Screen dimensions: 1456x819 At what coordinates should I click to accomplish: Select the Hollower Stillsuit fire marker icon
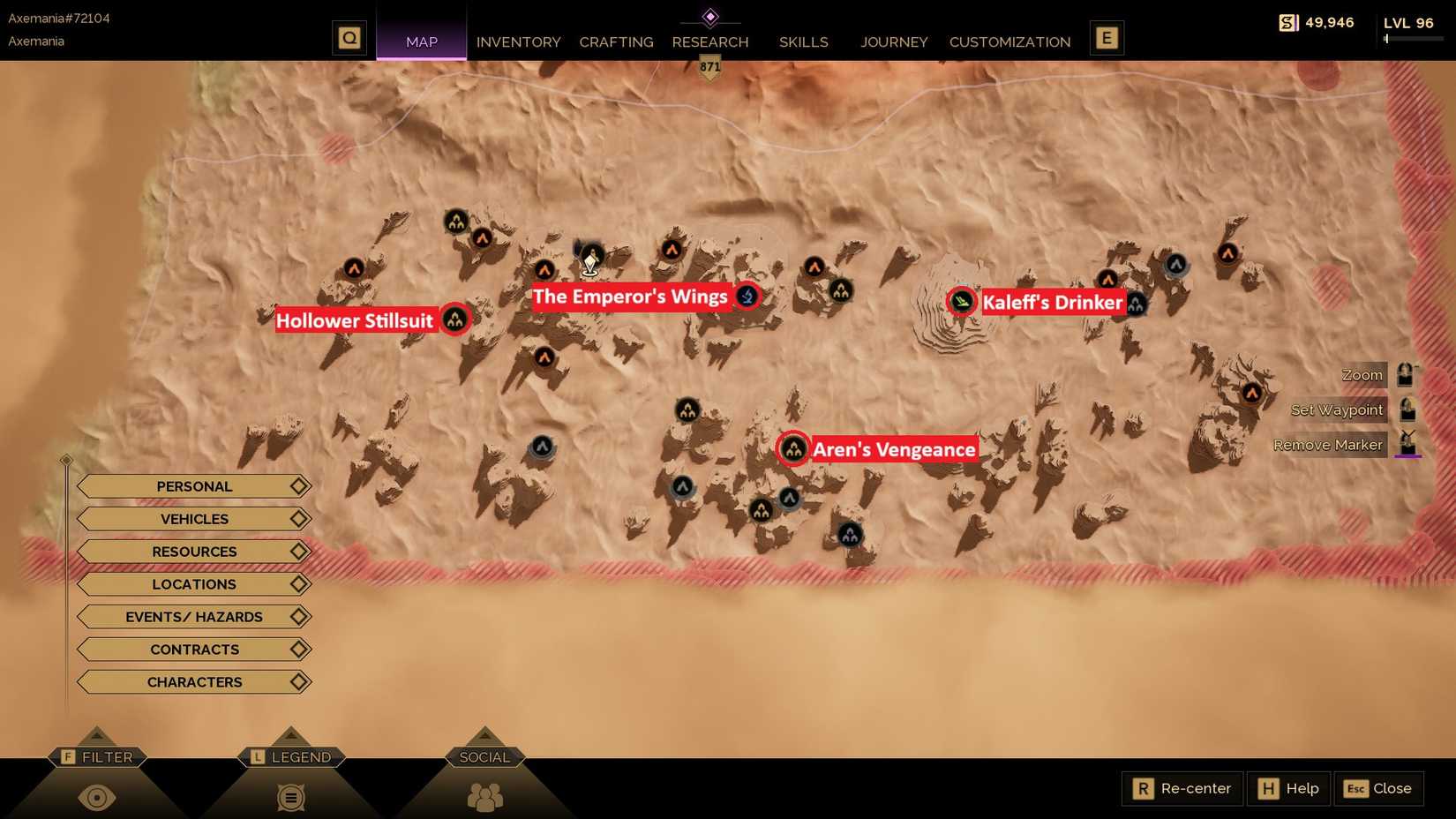click(455, 319)
